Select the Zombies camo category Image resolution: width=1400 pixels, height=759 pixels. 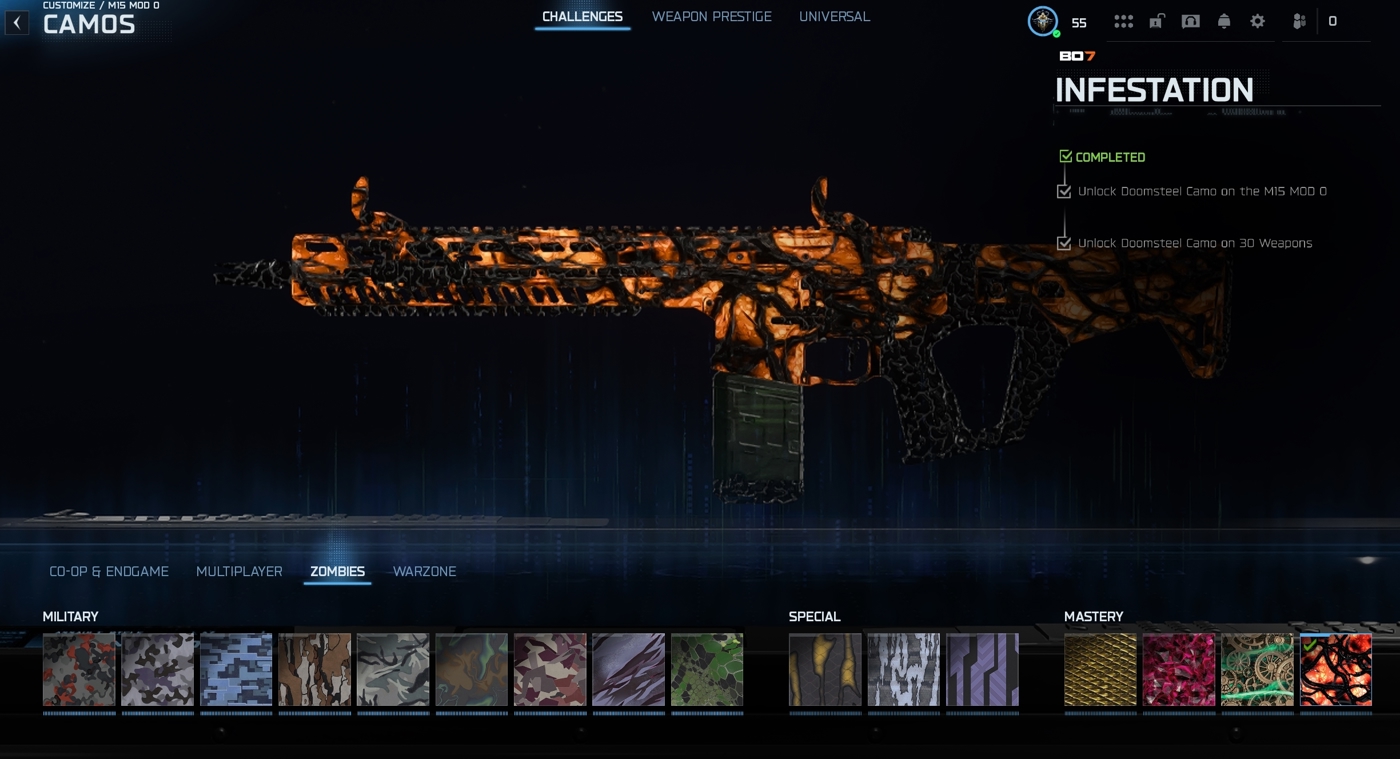pyautogui.click(x=337, y=572)
